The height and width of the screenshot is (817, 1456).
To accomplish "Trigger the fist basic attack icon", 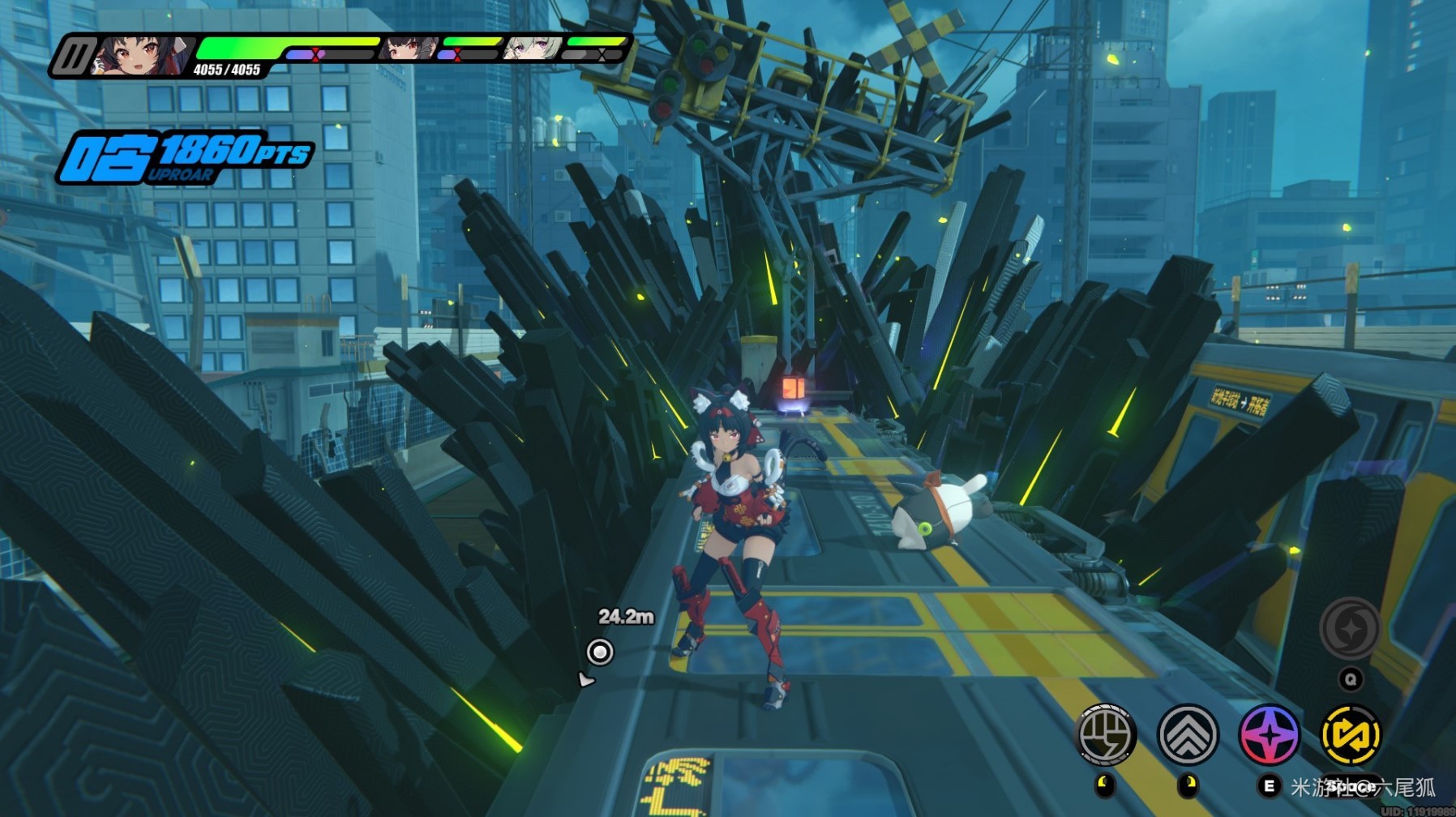I will (x=1106, y=734).
